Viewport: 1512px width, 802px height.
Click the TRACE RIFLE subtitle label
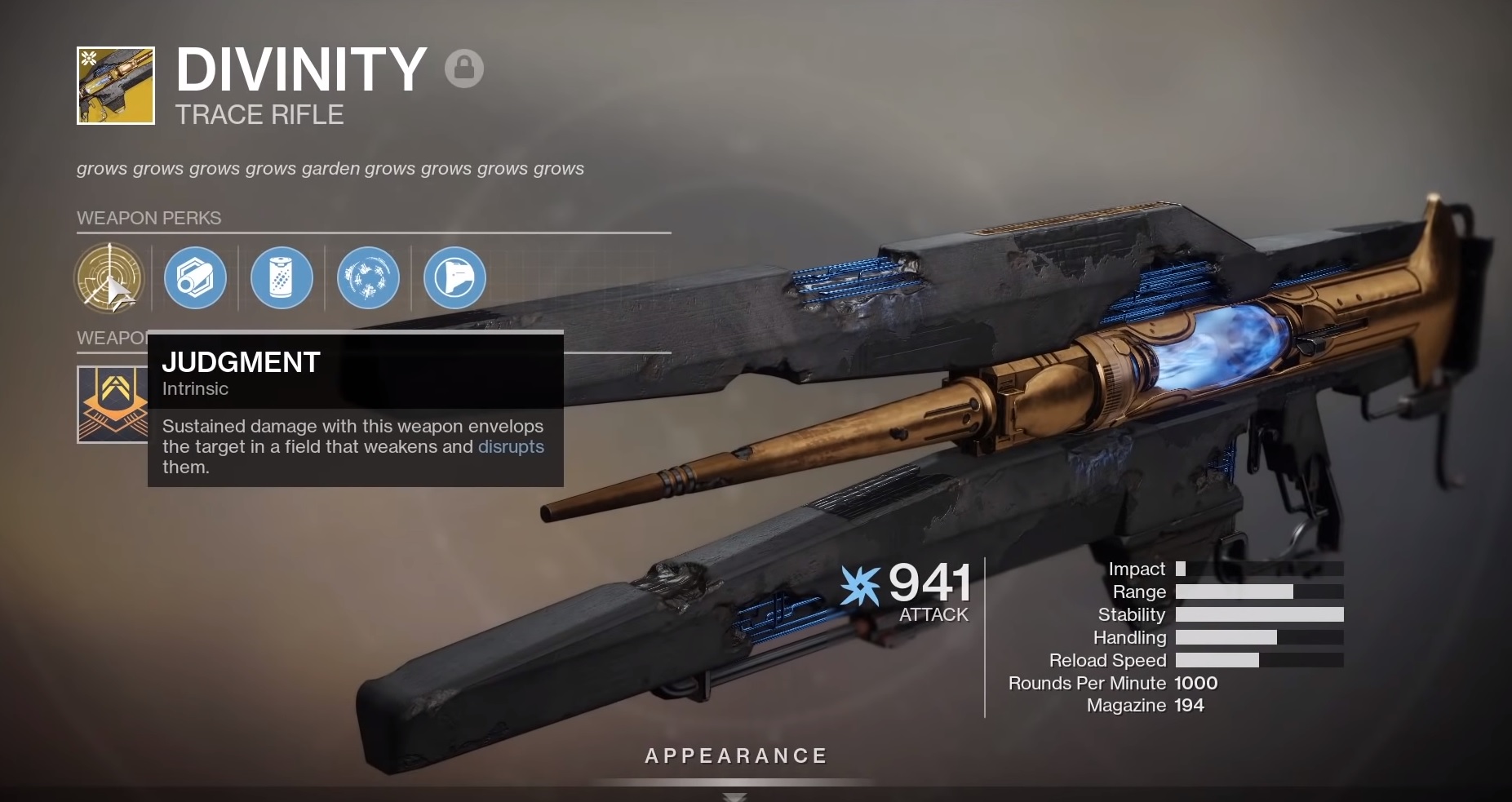[259, 114]
